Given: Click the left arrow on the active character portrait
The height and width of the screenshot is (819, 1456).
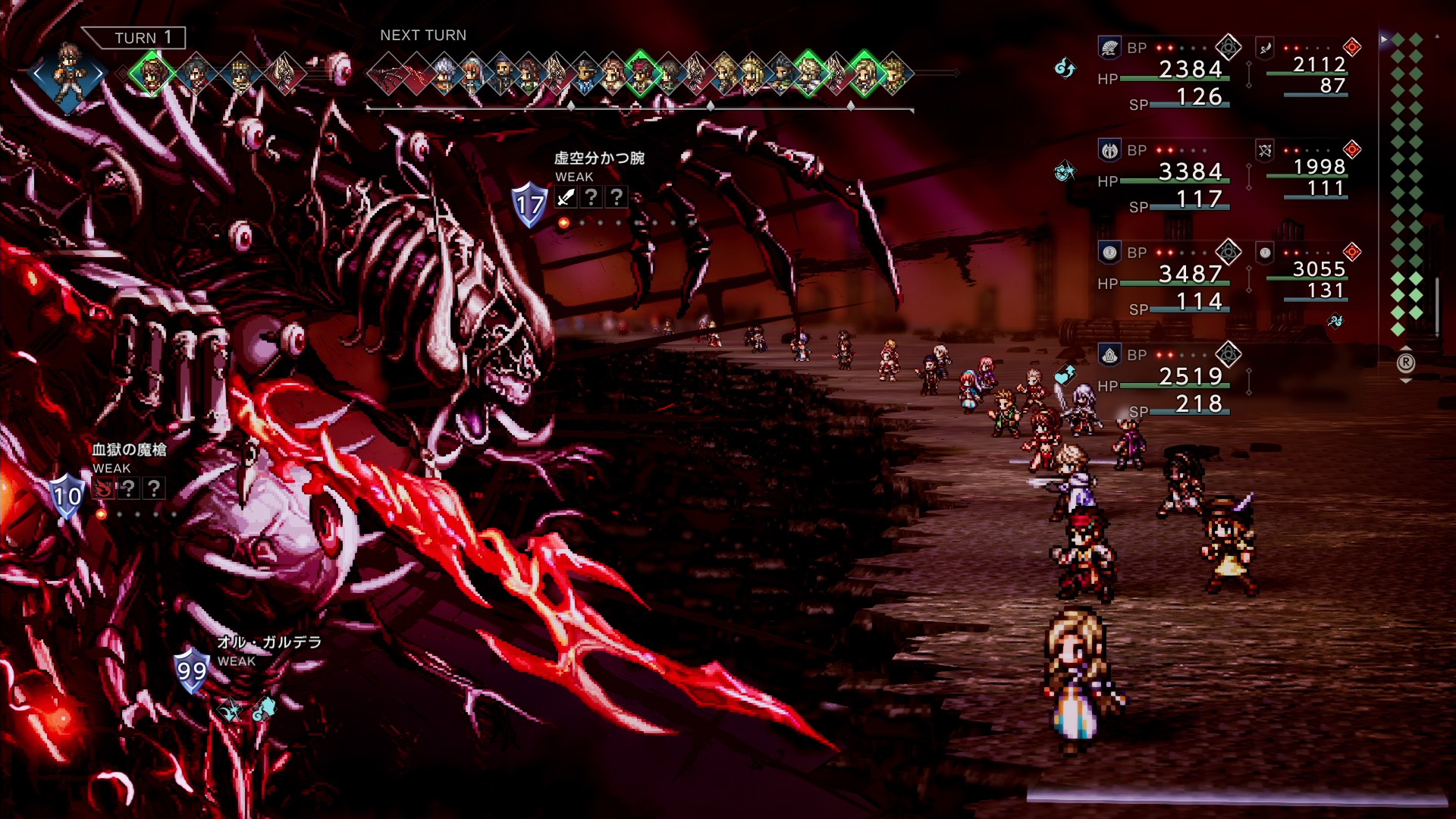Looking at the screenshot, I should pos(38,74).
